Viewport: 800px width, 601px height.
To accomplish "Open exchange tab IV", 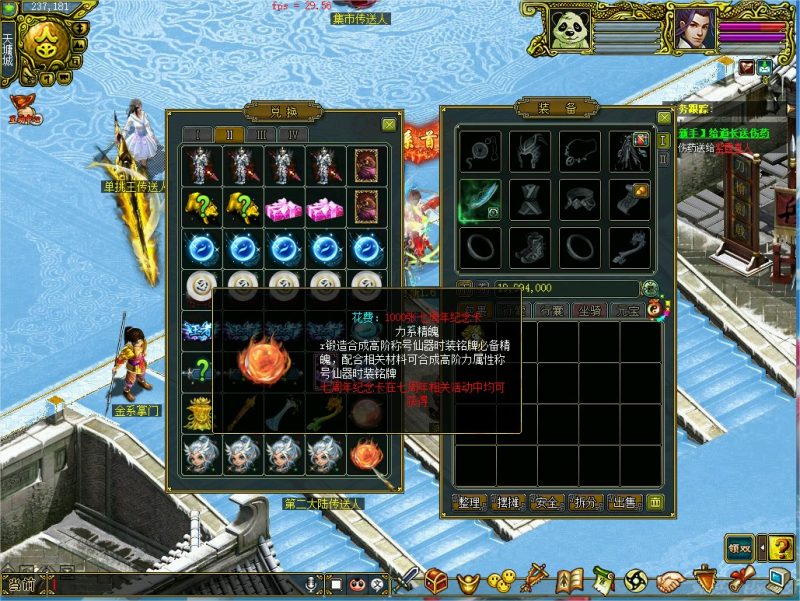I will (x=294, y=134).
